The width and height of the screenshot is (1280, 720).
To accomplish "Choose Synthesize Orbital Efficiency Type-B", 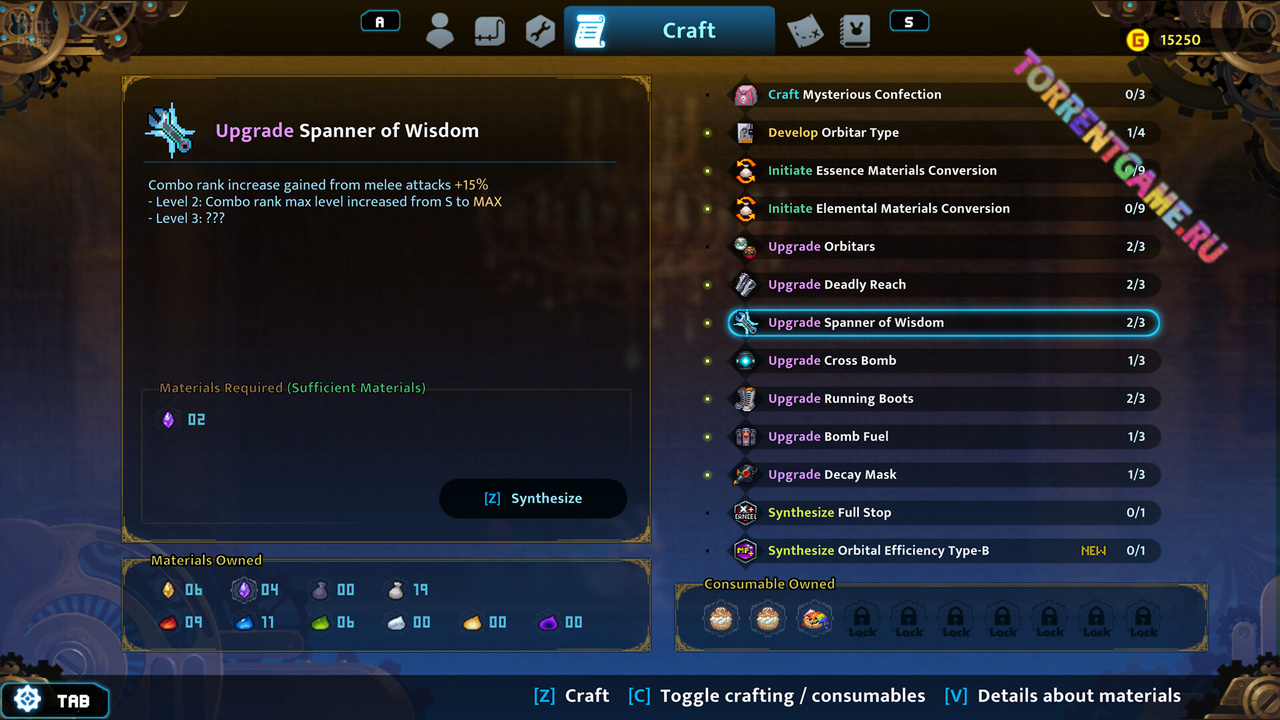I will tap(878, 551).
